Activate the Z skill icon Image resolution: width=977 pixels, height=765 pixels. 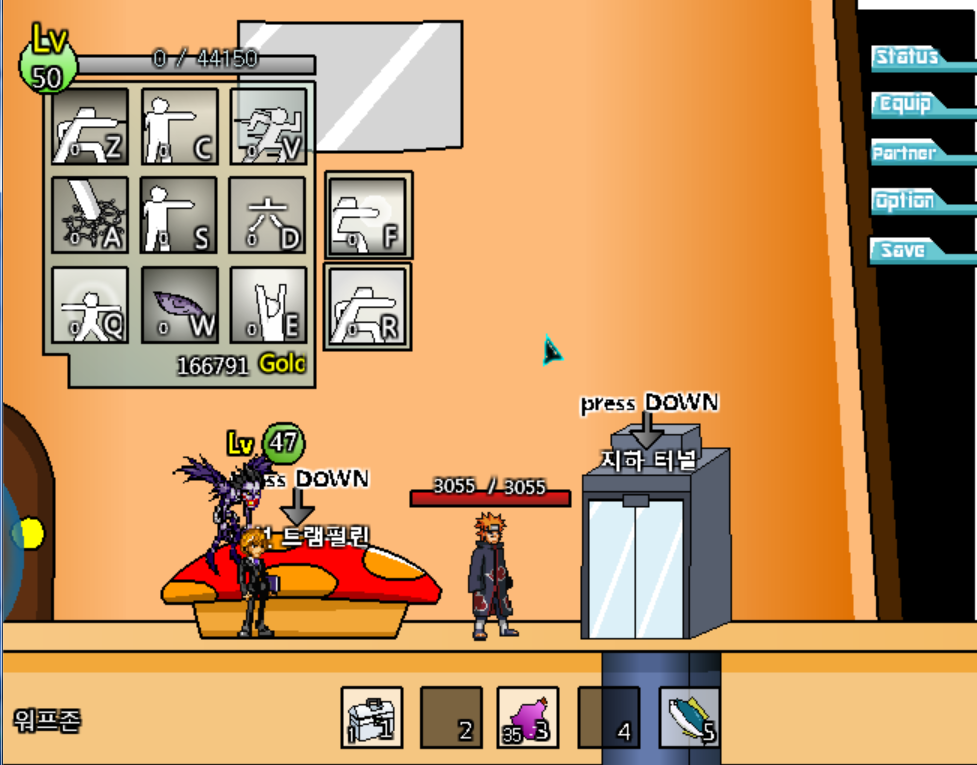tap(90, 127)
